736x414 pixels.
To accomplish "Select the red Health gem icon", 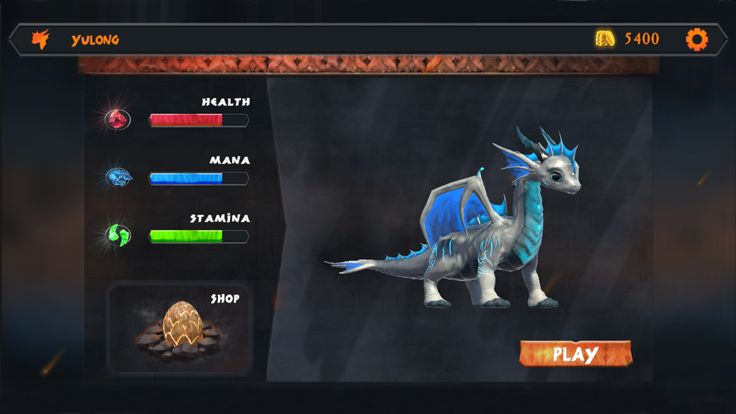I will click(118, 120).
